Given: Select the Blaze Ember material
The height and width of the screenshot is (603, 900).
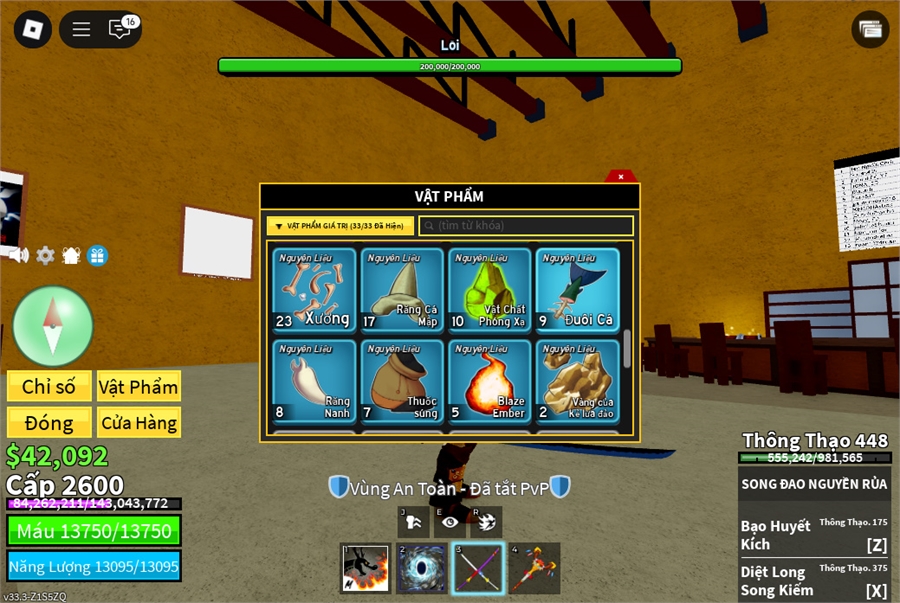Looking at the screenshot, I should (x=490, y=381).
